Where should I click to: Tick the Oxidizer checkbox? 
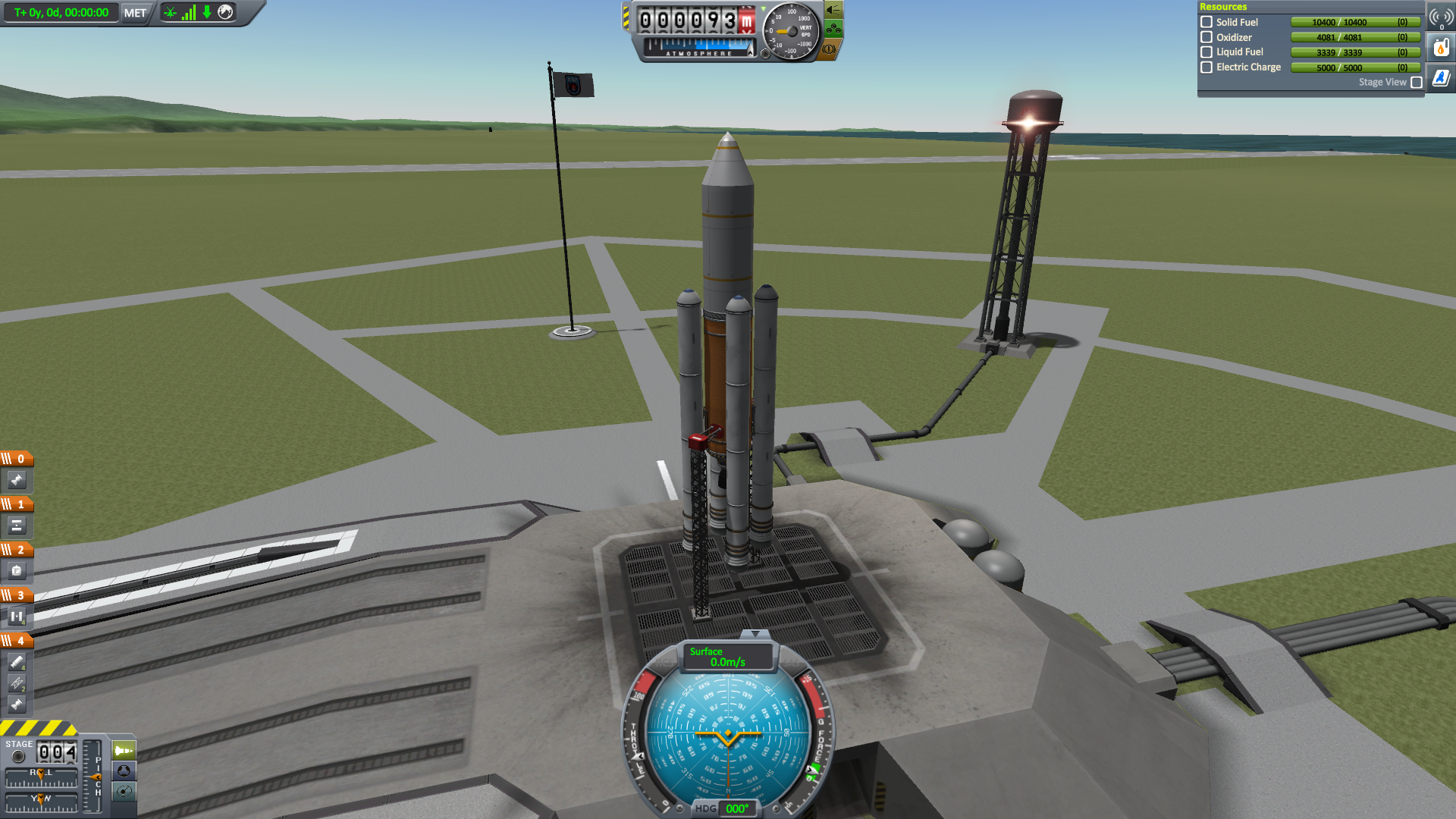(x=1207, y=37)
